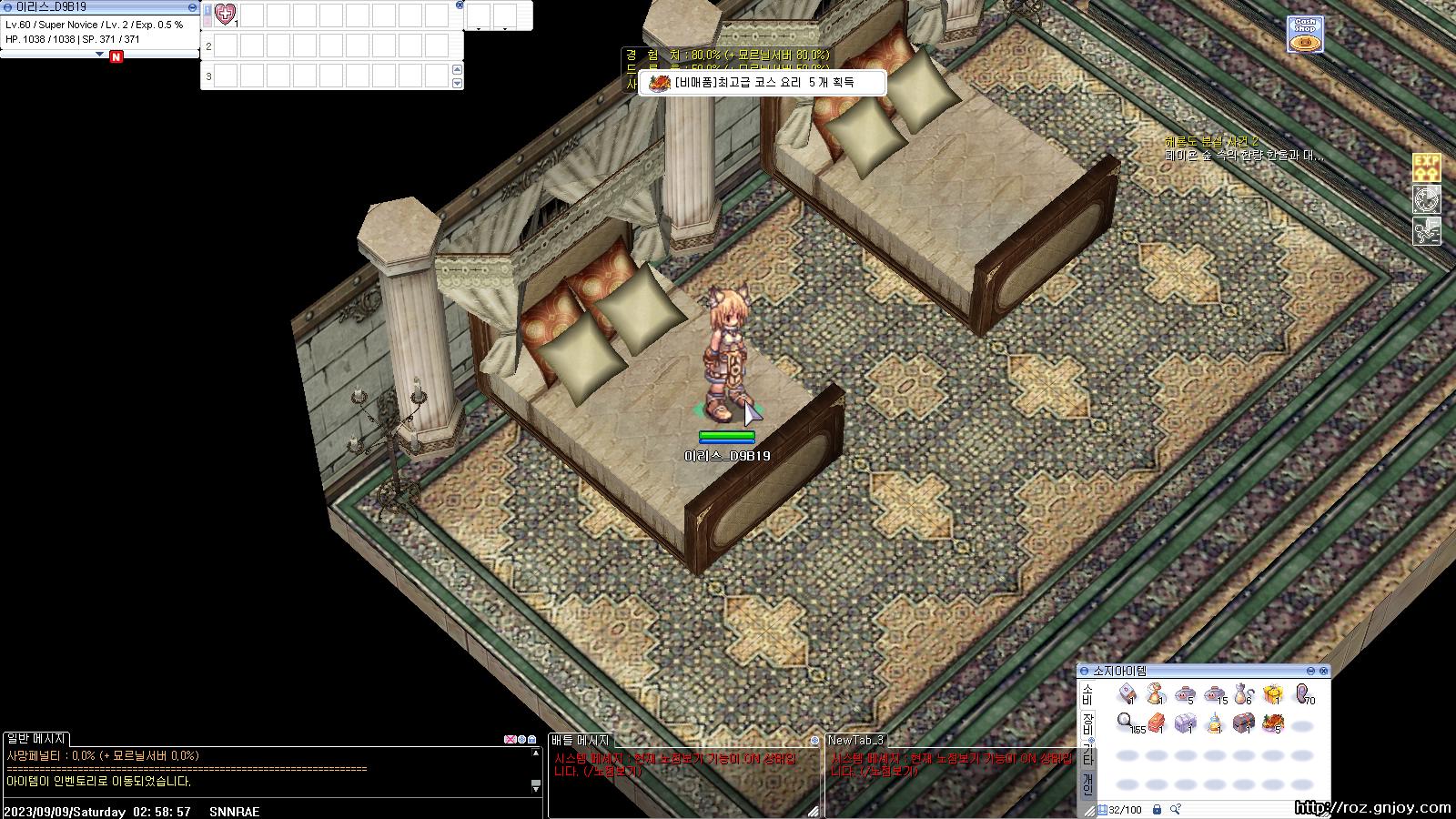The height and width of the screenshot is (819, 1456).
Task: Expand the character info panel arrow
Action: [100, 55]
